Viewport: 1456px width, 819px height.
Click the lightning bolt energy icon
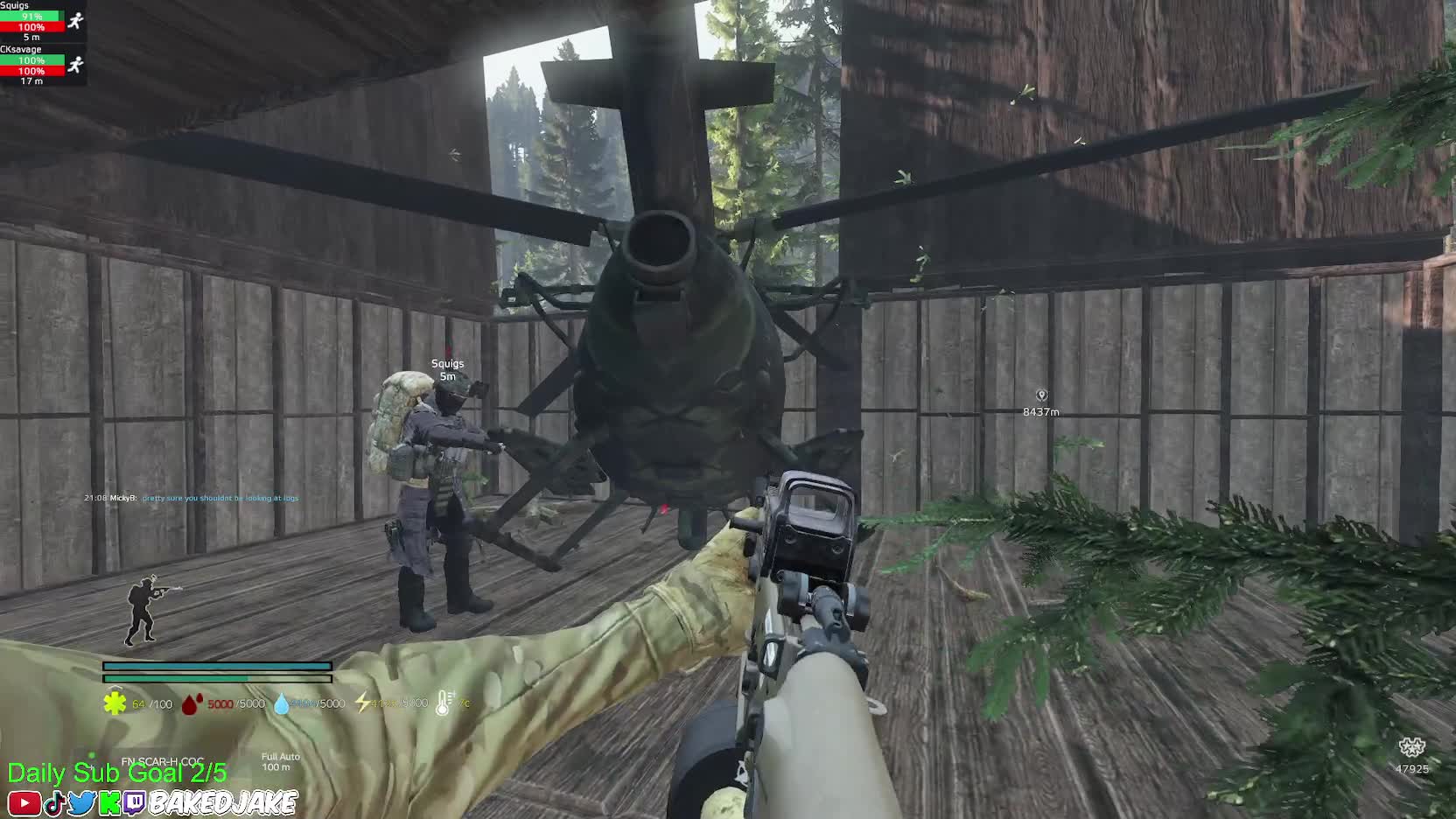coord(362,703)
